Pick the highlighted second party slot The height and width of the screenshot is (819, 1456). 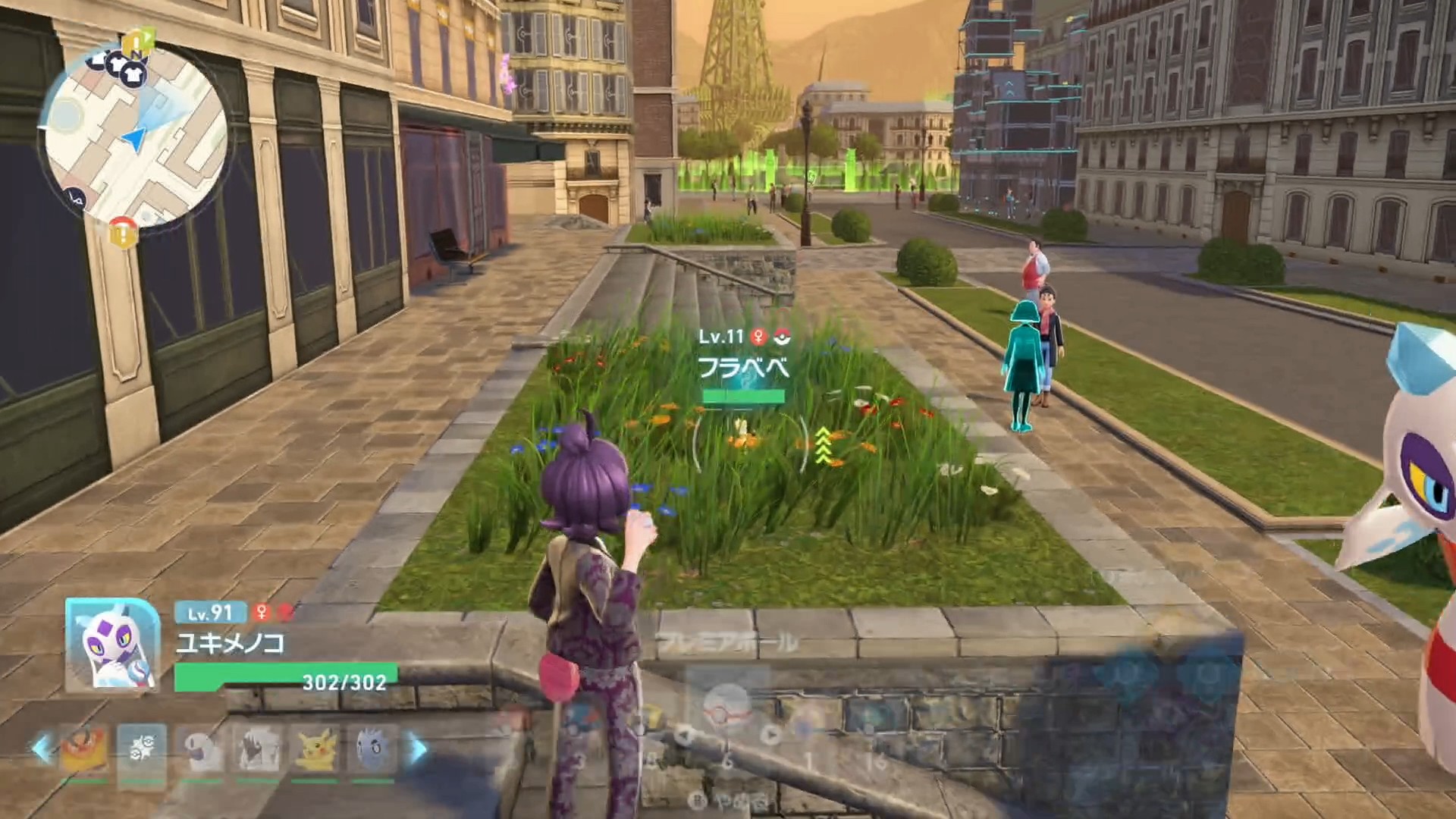point(142,748)
